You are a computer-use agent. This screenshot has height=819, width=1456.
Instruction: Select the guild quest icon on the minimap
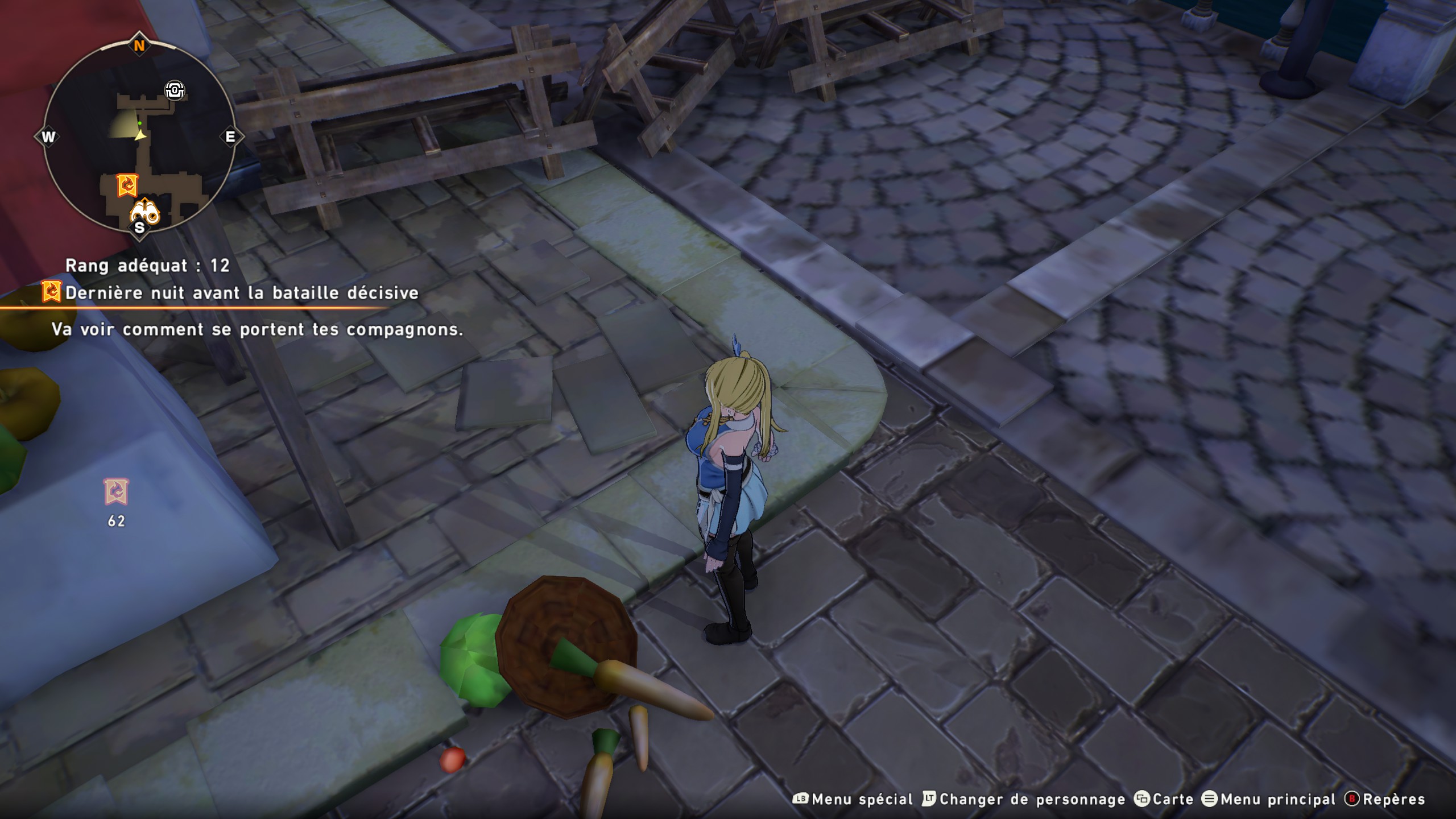(127, 184)
